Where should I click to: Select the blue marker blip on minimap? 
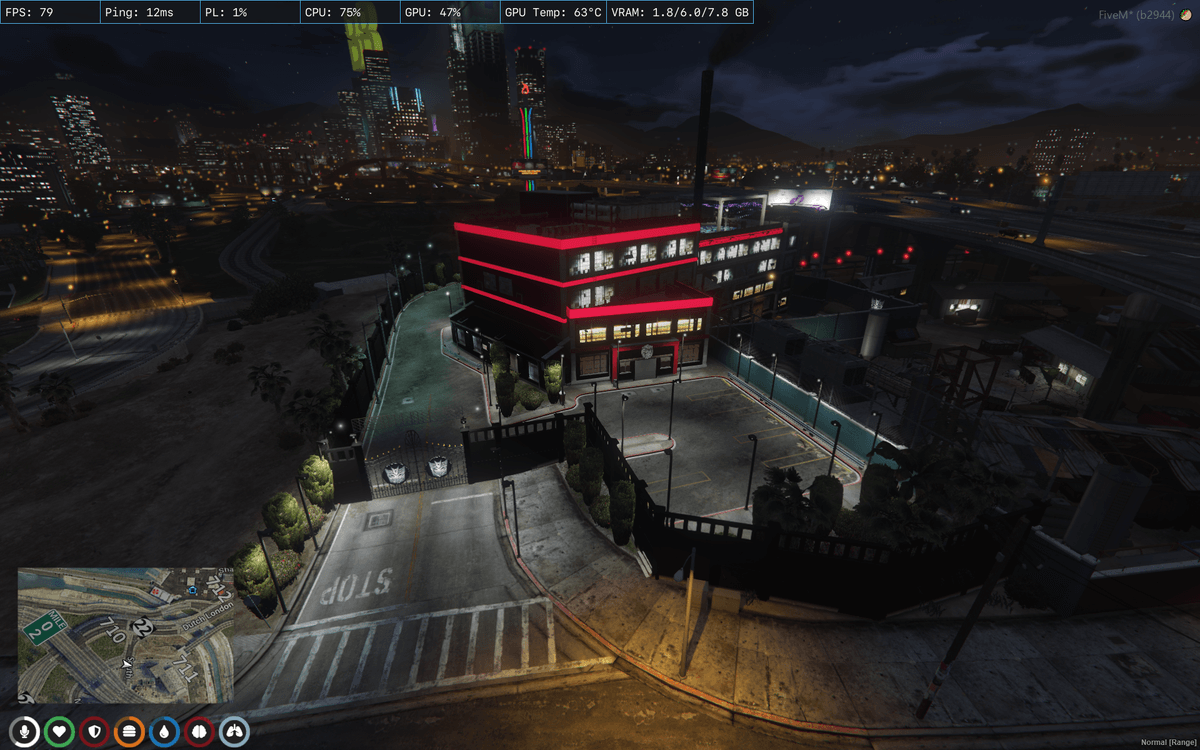click(x=192, y=591)
